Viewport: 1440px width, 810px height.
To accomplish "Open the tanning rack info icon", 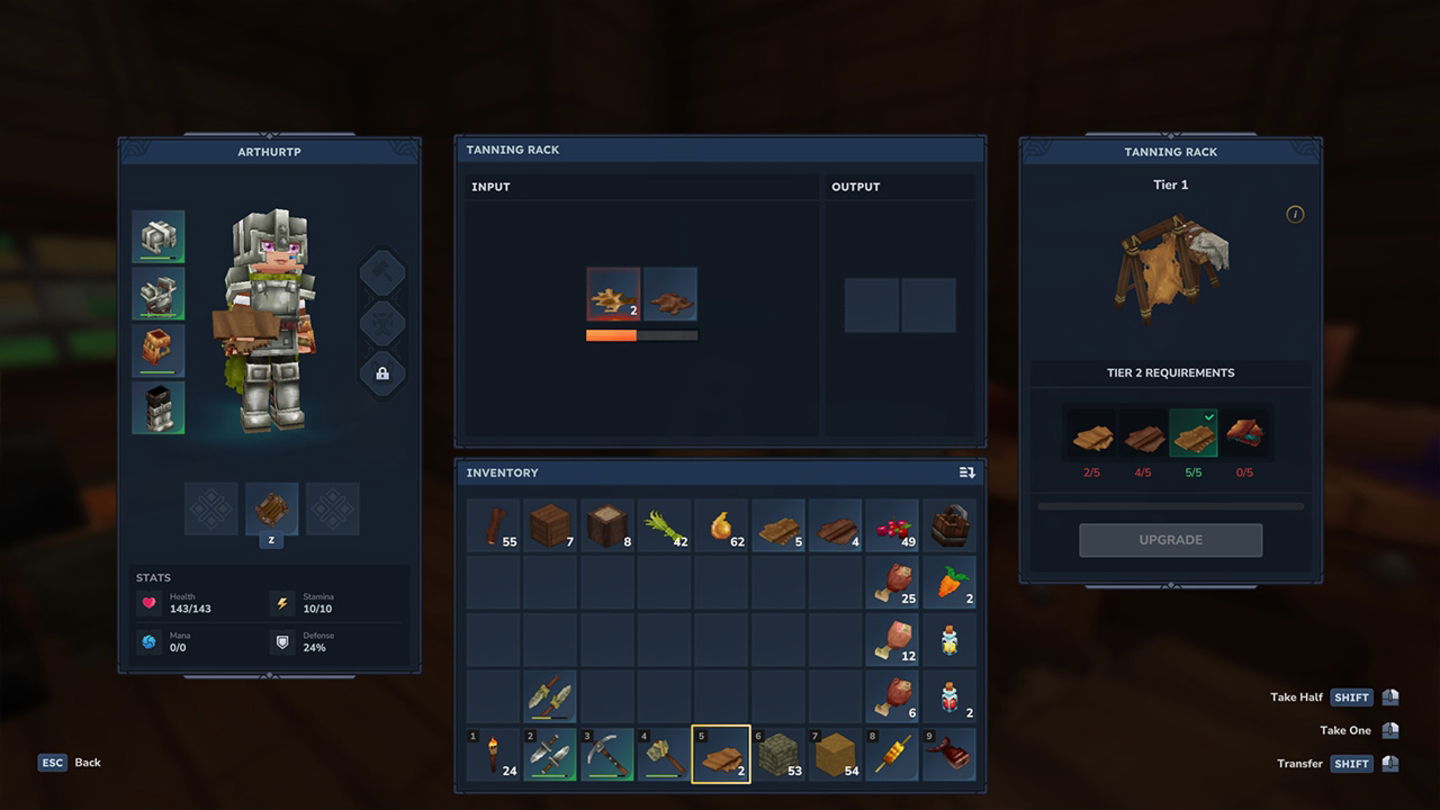I will [1295, 214].
